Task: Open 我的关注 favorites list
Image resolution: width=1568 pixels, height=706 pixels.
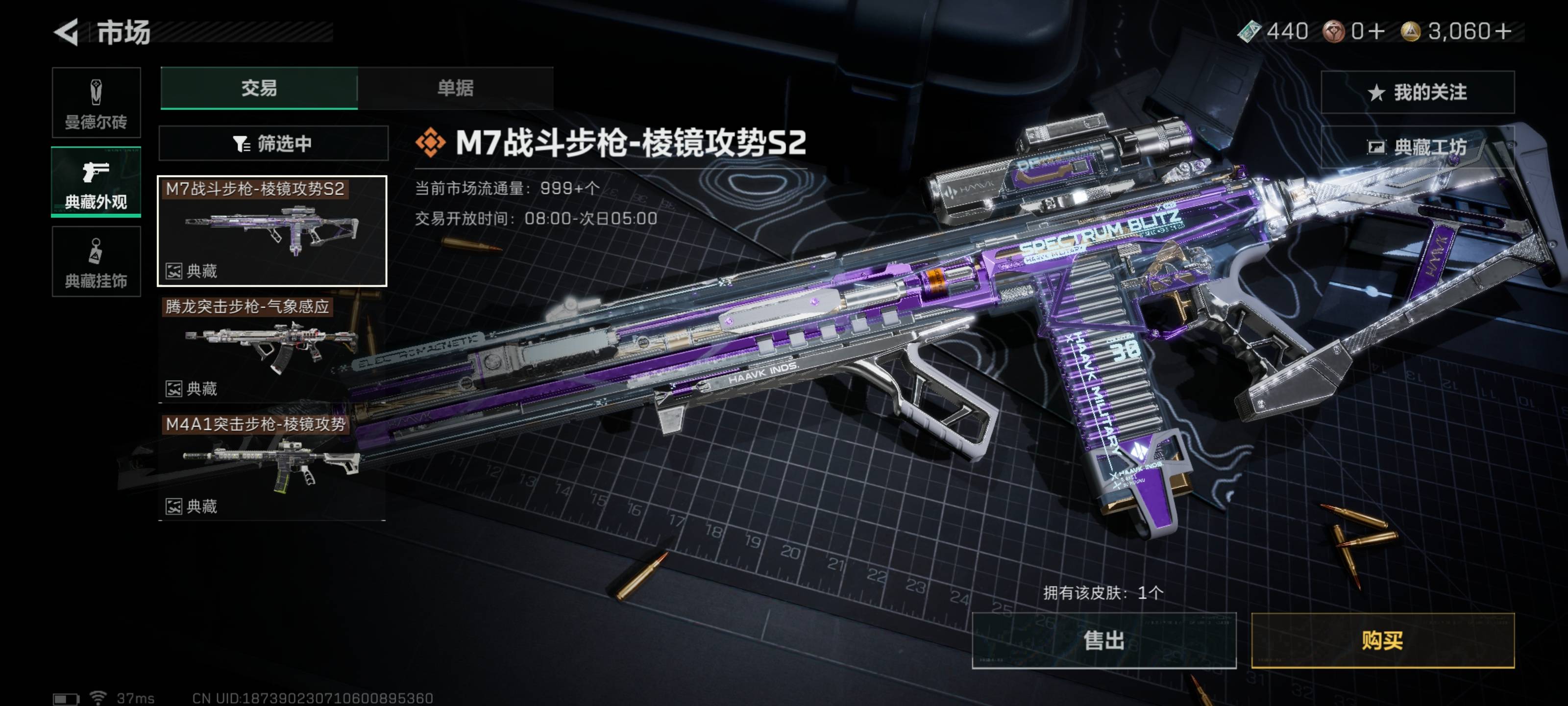Action: pos(1417,93)
